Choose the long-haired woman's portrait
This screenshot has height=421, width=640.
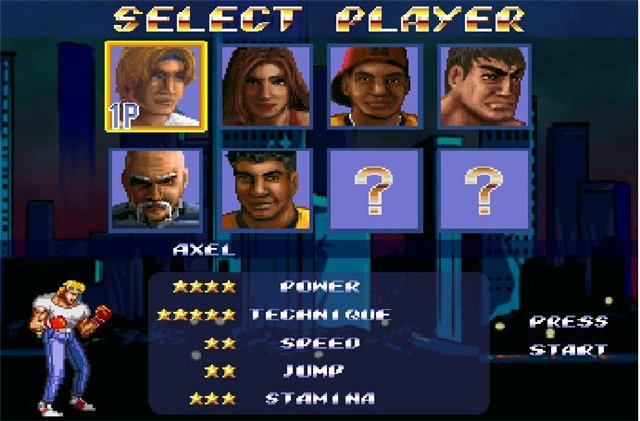click(x=265, y=85)
